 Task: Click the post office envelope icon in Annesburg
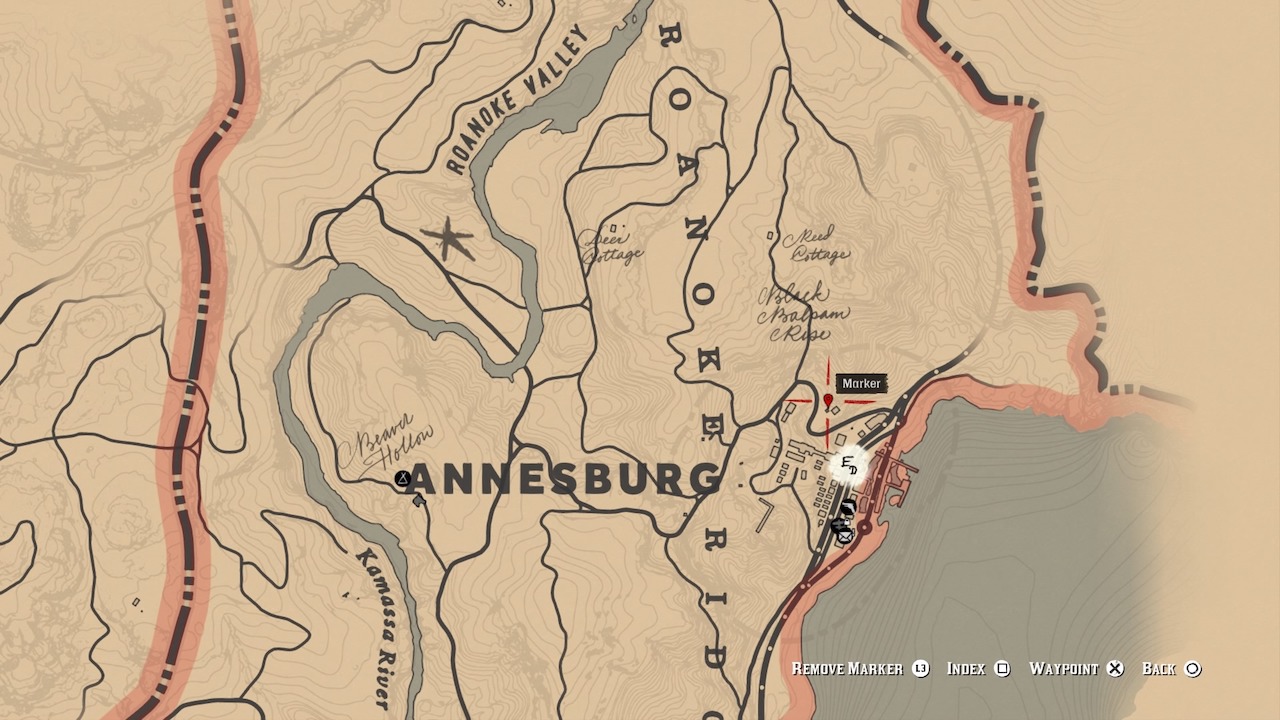pos(845,537)
